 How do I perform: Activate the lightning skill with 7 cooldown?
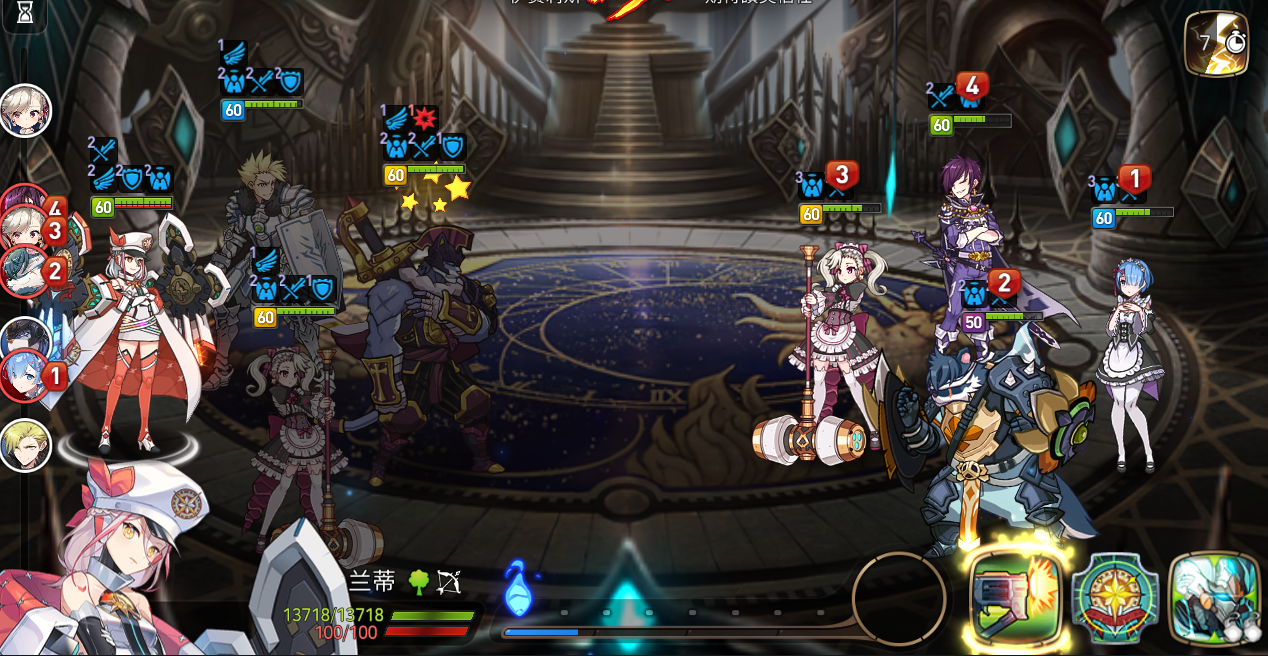coord(1216,43)
